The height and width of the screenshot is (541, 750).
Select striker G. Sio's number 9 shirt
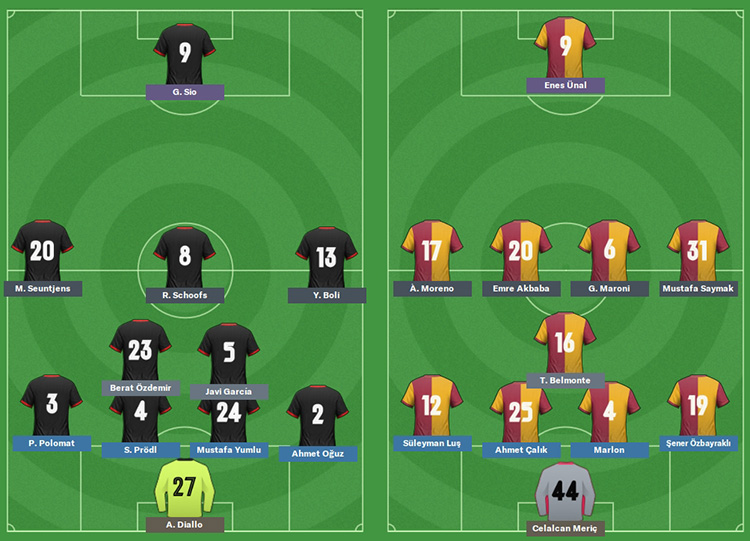coord(185,52)
